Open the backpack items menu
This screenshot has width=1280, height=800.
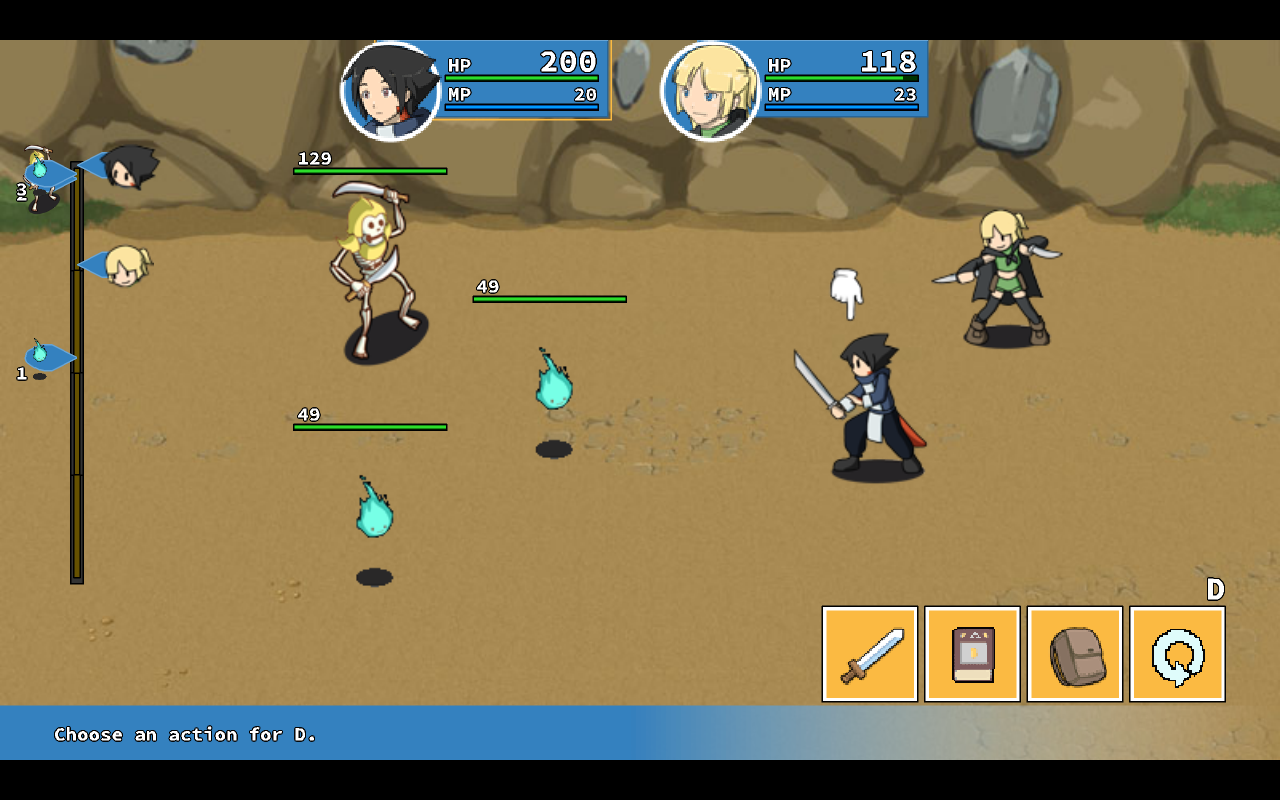tap(1074, 654)
